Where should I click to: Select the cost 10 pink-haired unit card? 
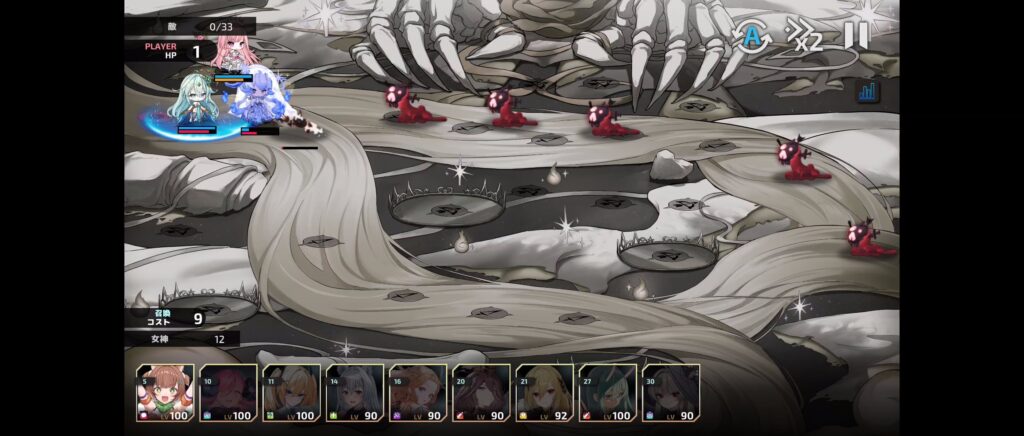click(x=228, y=393)
